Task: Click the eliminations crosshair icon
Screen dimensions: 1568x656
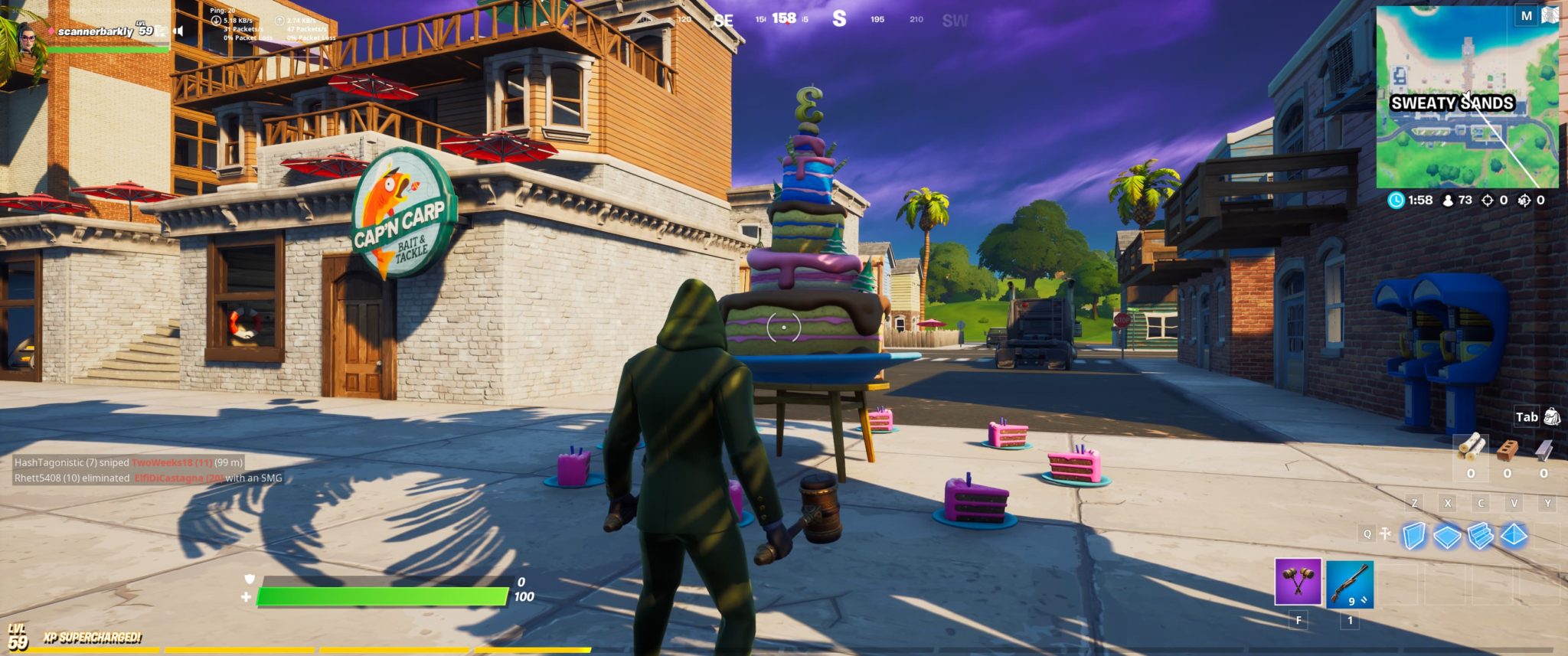Action: coord(1488,200)
